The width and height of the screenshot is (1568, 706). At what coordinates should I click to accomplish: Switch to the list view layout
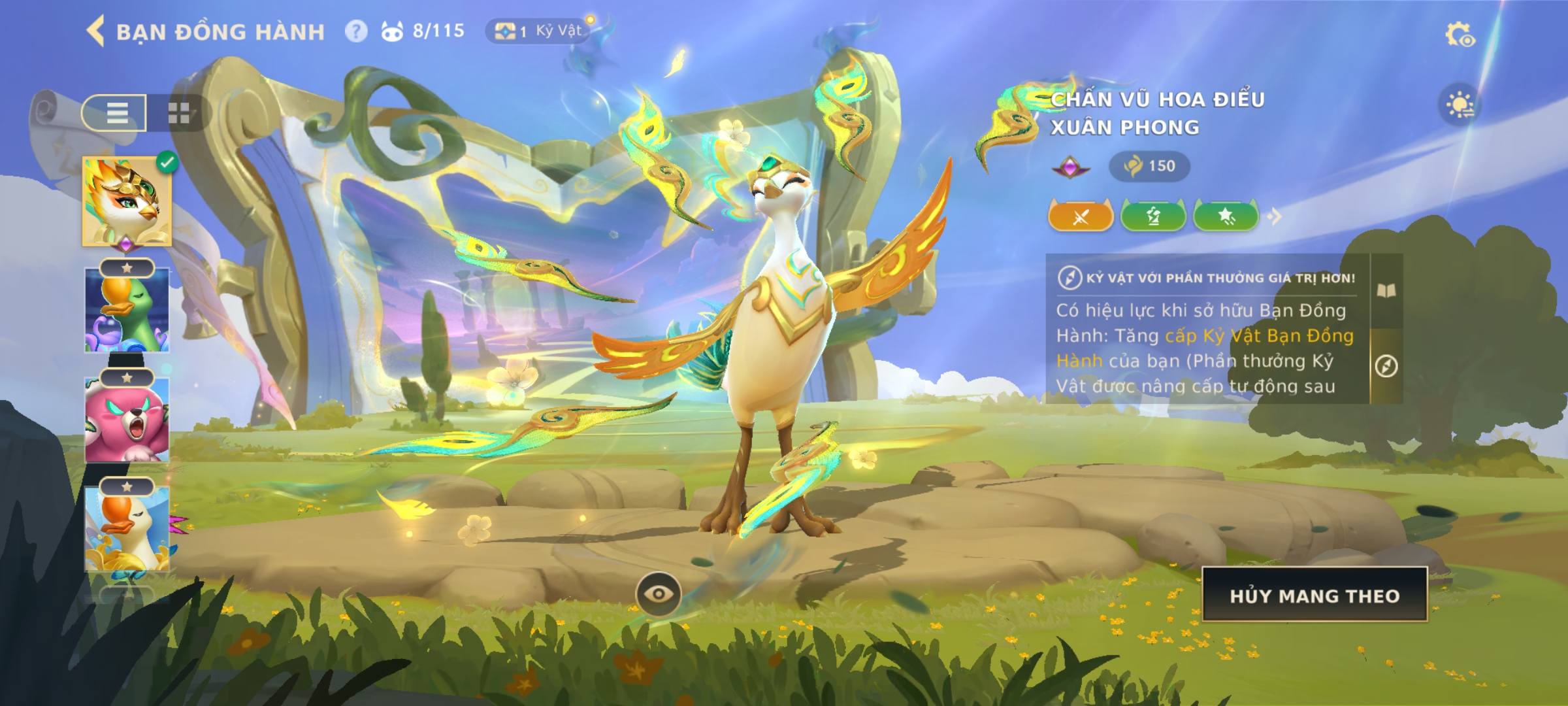[115, 112]
